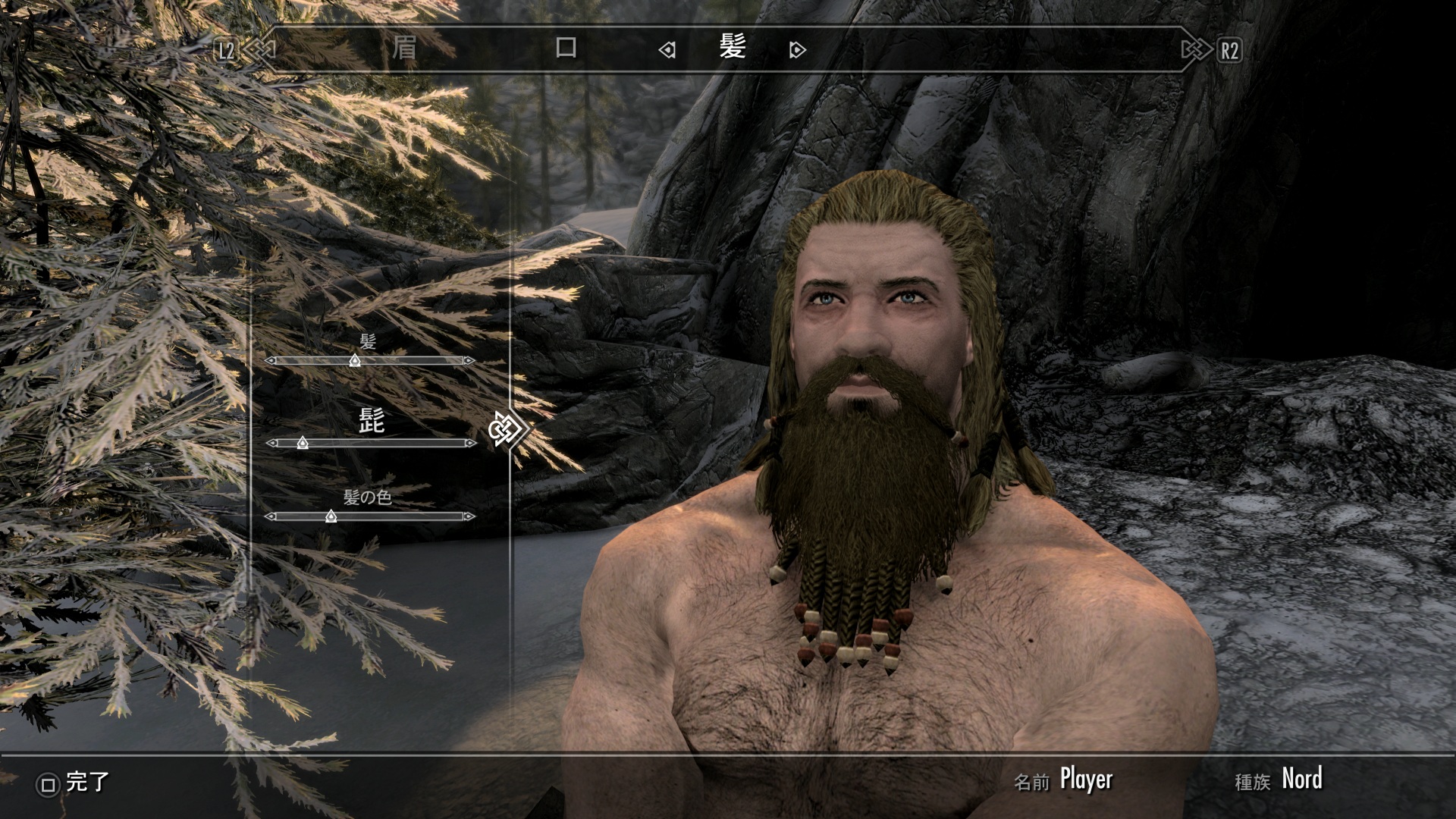Select the 髪の色 option label
The image size is (1456, 819).
tap(367, 497)
